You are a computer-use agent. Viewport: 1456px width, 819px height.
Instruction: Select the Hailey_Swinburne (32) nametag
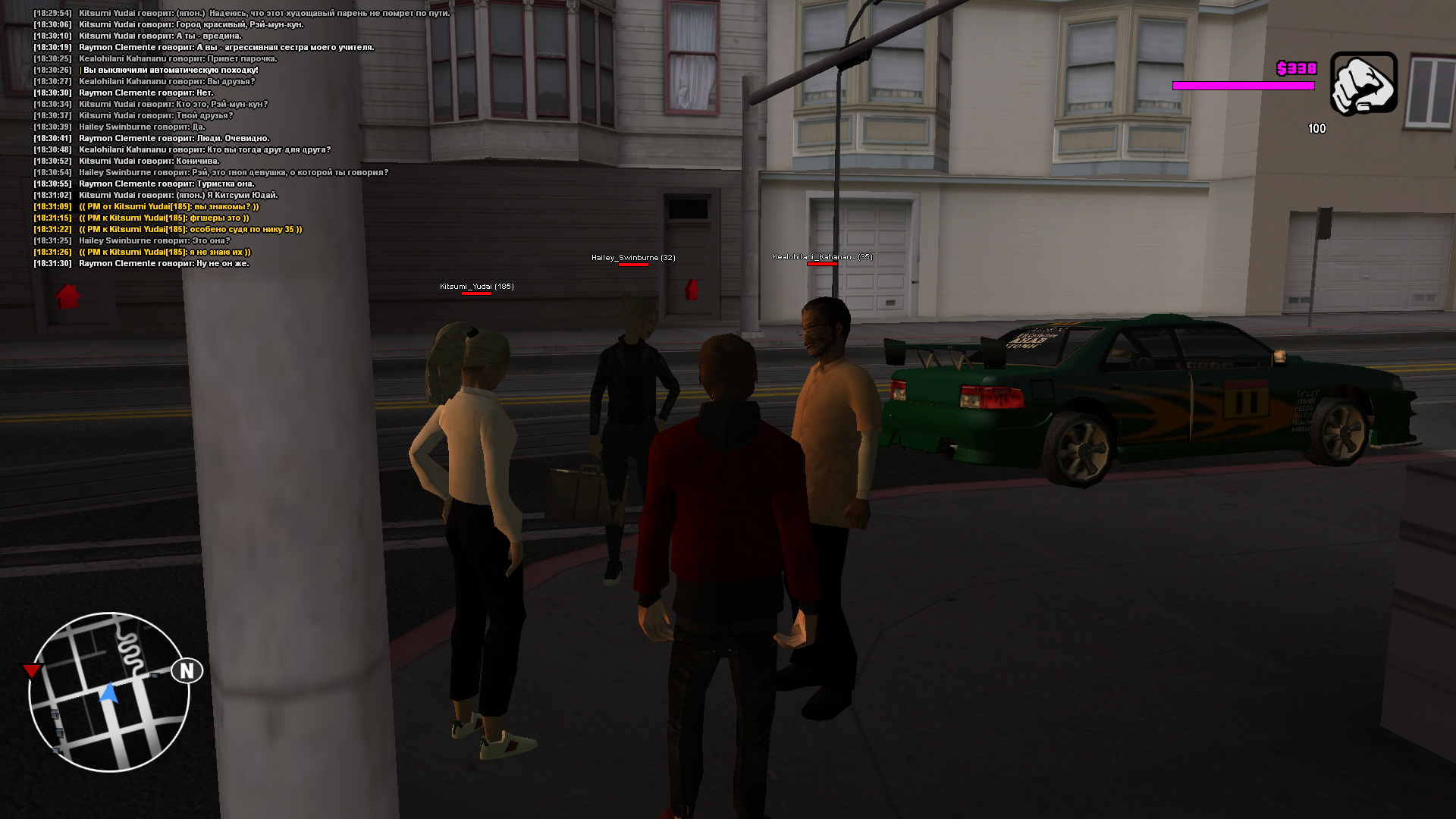point(632,258)
